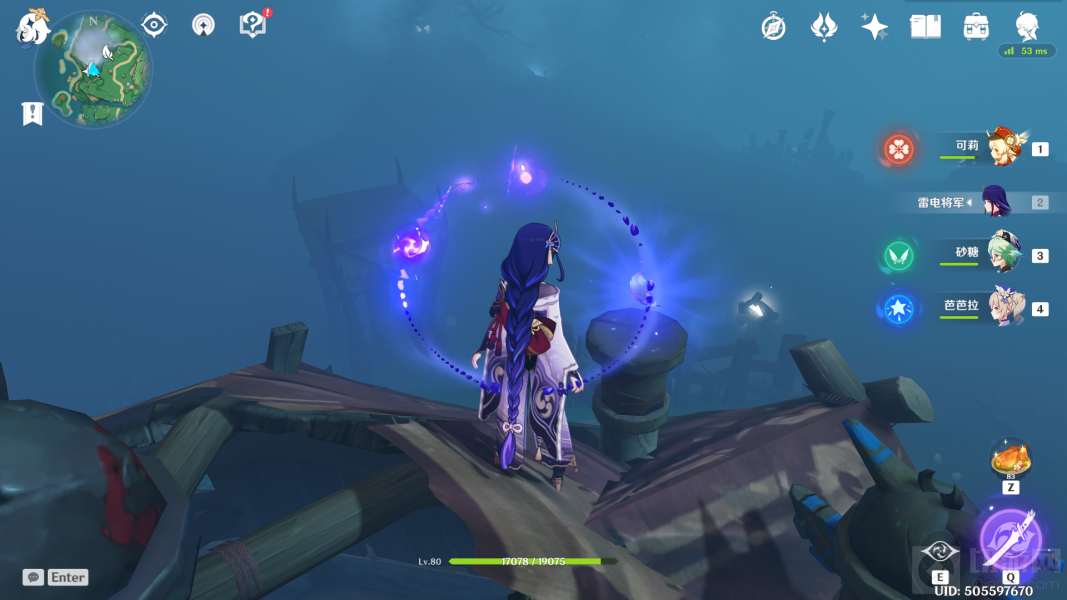Toggle the eye-shaped sight icon
Screen dimensions: 1067x600
point(154,25)
